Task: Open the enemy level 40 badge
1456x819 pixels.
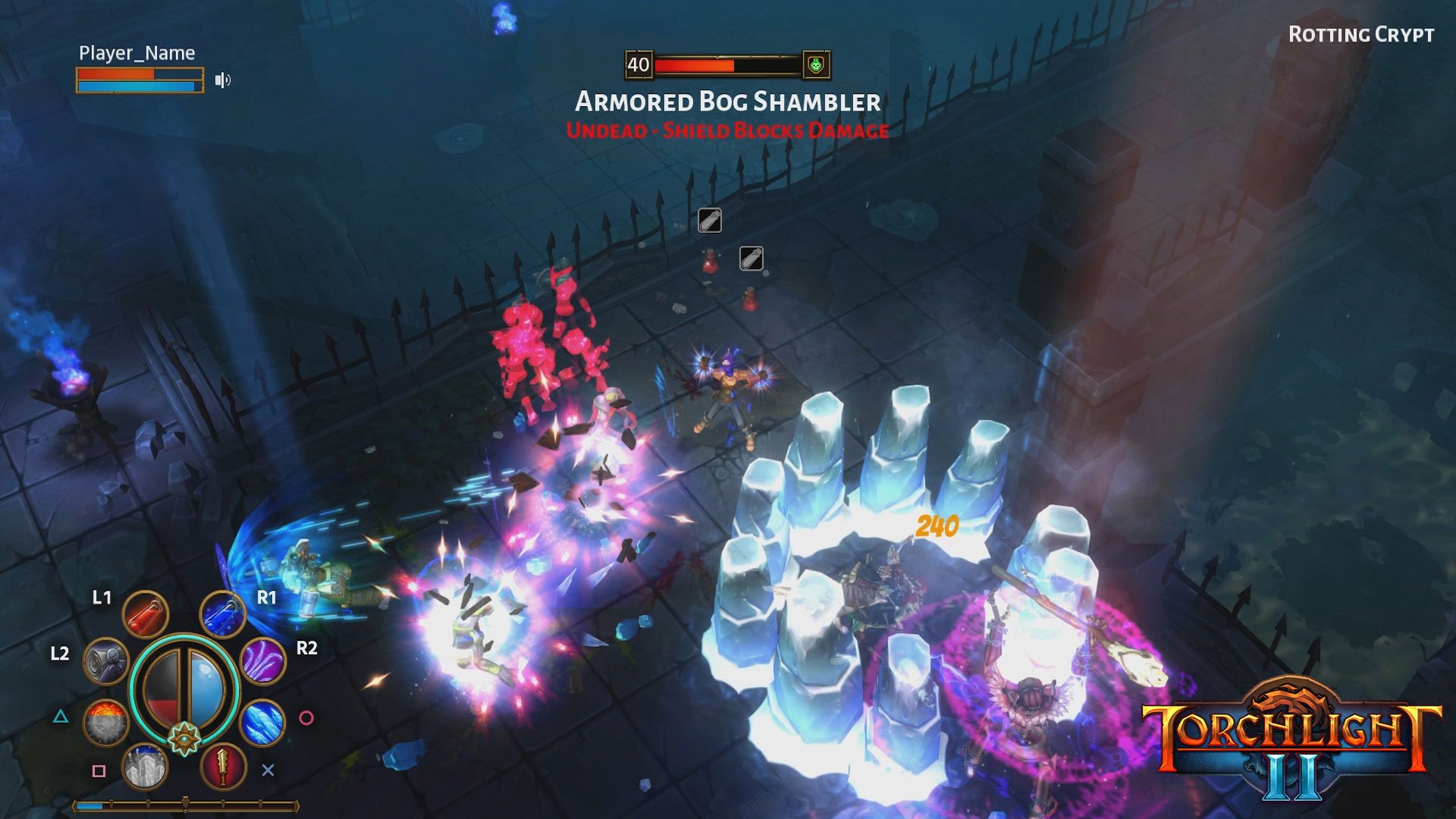Action: [x=639, y=65]
